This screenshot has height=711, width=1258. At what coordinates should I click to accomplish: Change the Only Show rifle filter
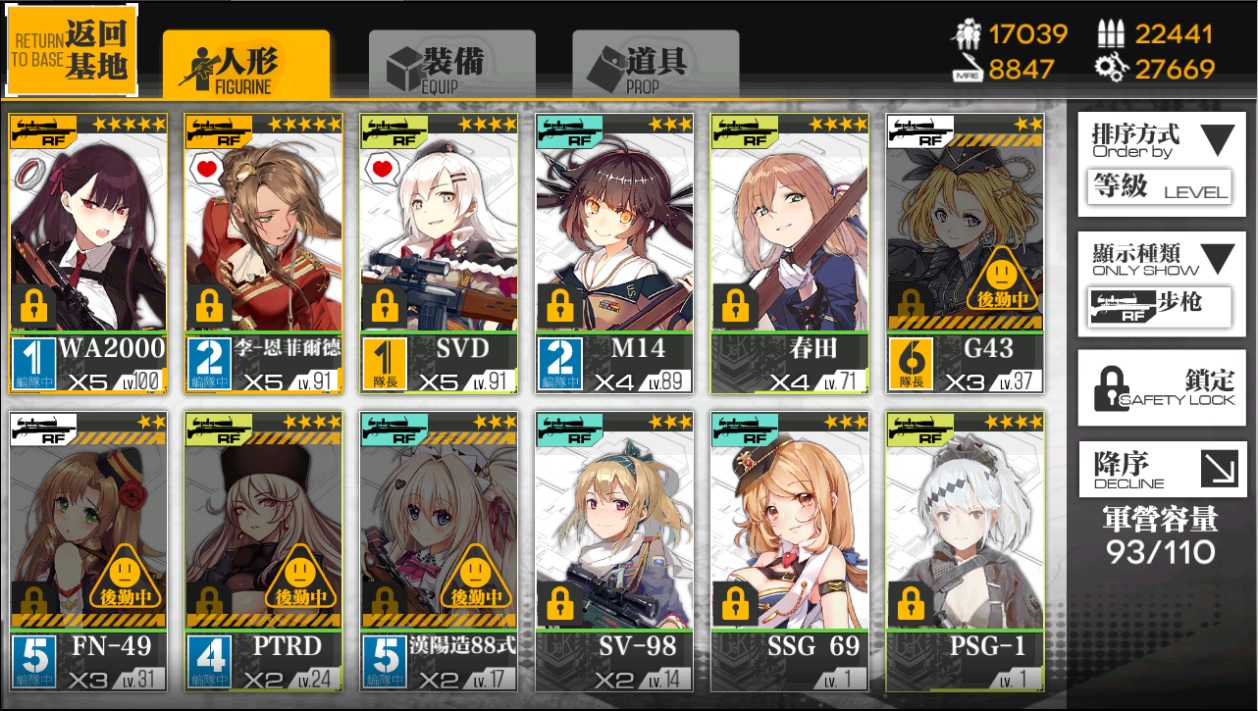pos(1162,284)
